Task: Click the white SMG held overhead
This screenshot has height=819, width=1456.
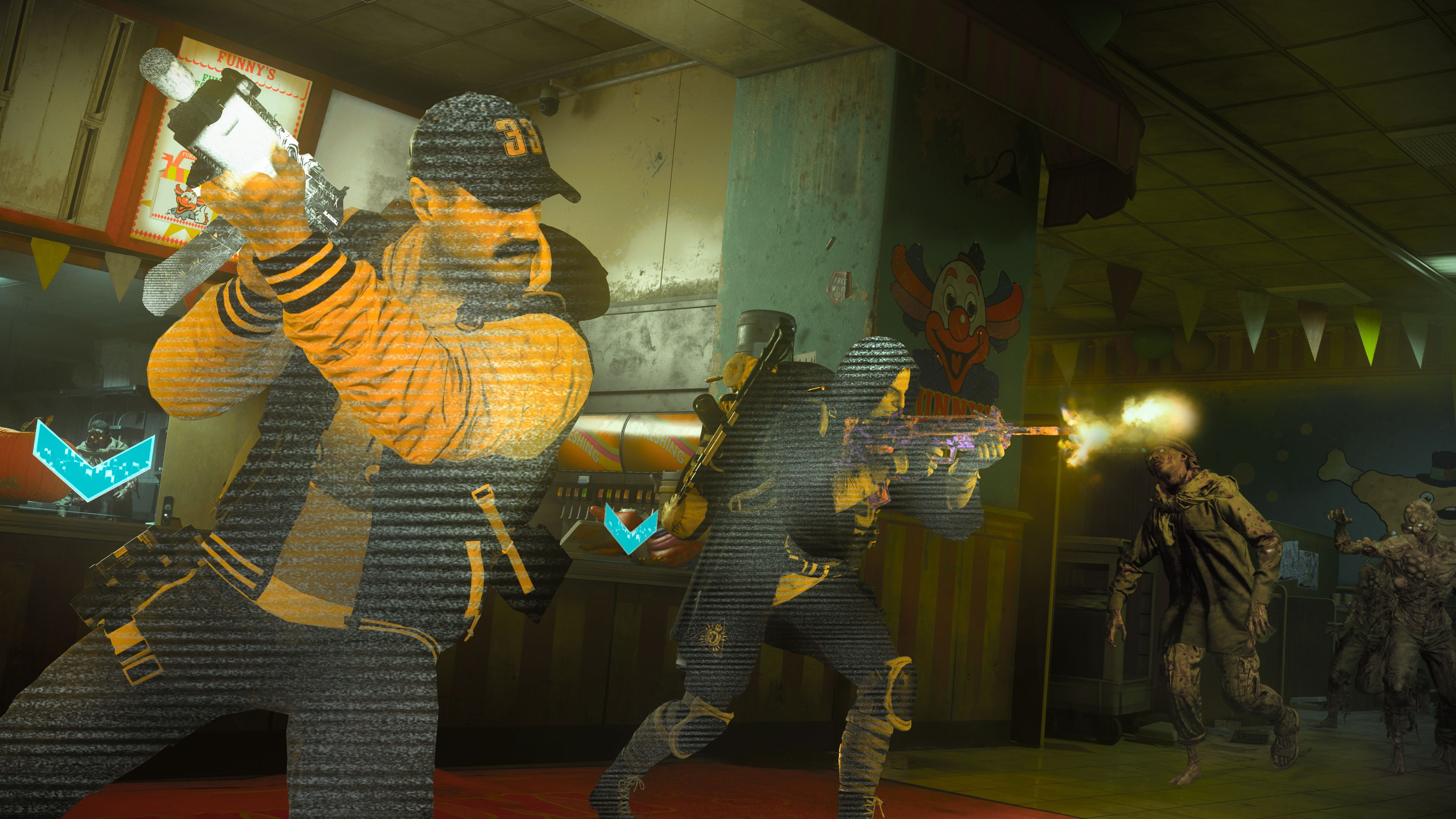Action: click(237, 130)
